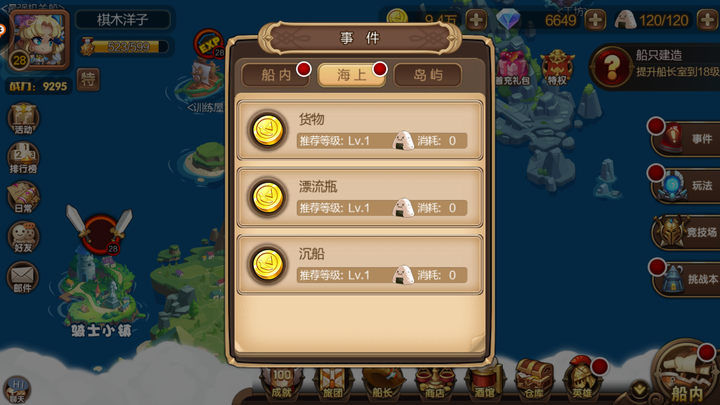Choose the 货物 event row
Screen dimensions: 720x405
(359, 130)
